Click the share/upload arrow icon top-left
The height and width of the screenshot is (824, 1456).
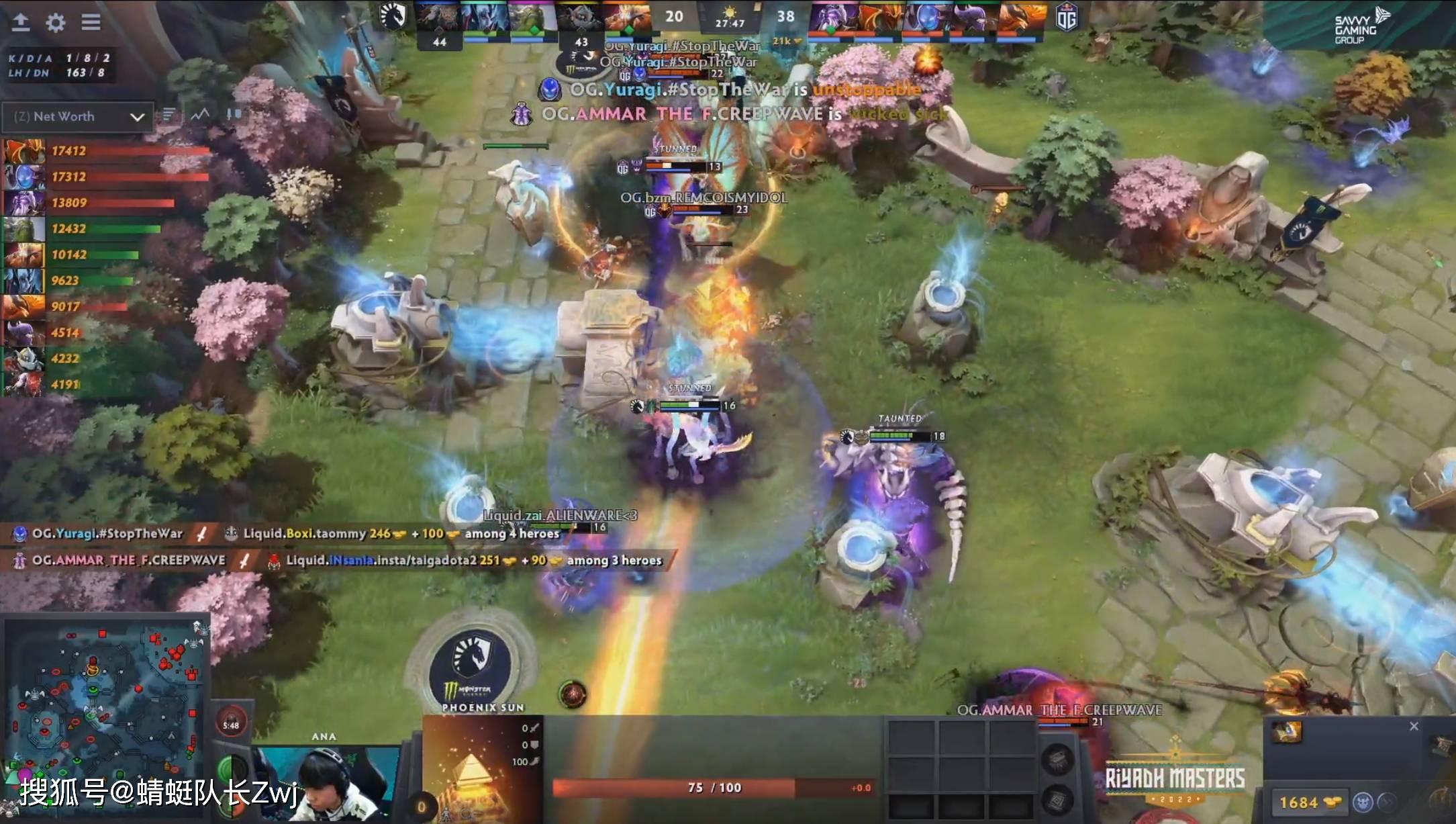click(21, 22)
